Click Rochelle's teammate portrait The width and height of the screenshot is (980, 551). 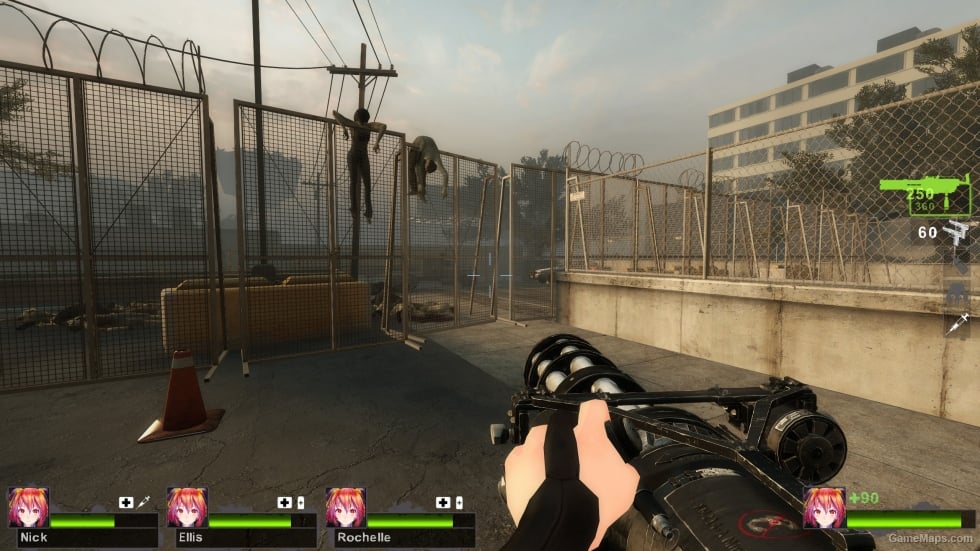pyautogui.click(x=345, y=508)
